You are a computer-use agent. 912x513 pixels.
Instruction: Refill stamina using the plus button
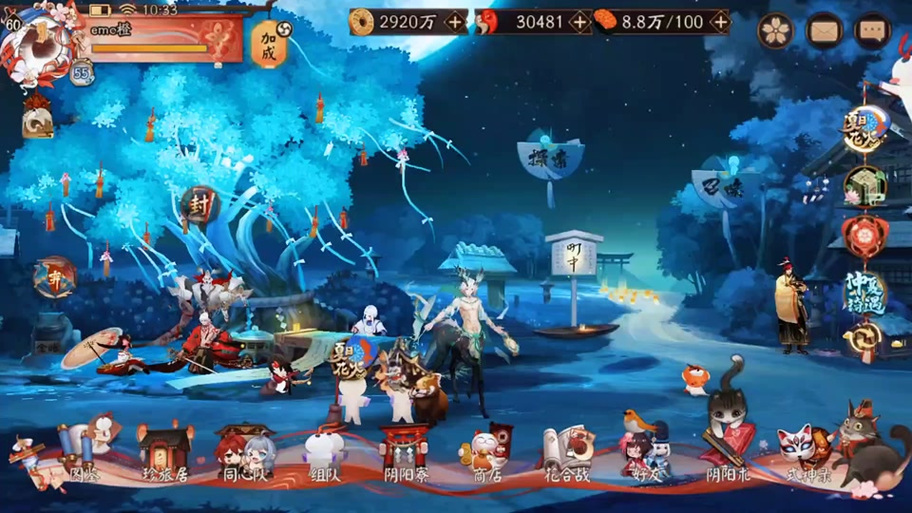point(719,21)
